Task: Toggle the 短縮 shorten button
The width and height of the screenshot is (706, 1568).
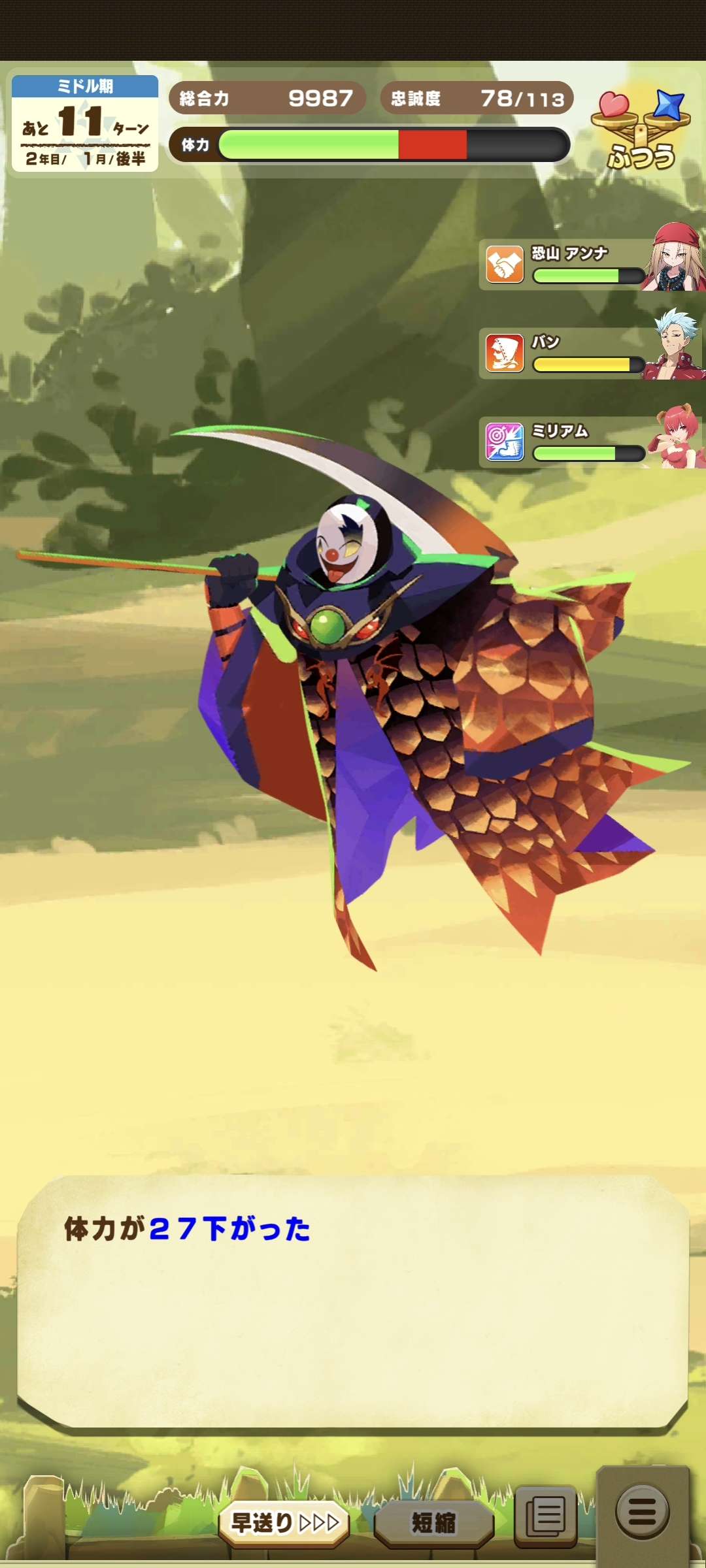Action: (433, 1523)
